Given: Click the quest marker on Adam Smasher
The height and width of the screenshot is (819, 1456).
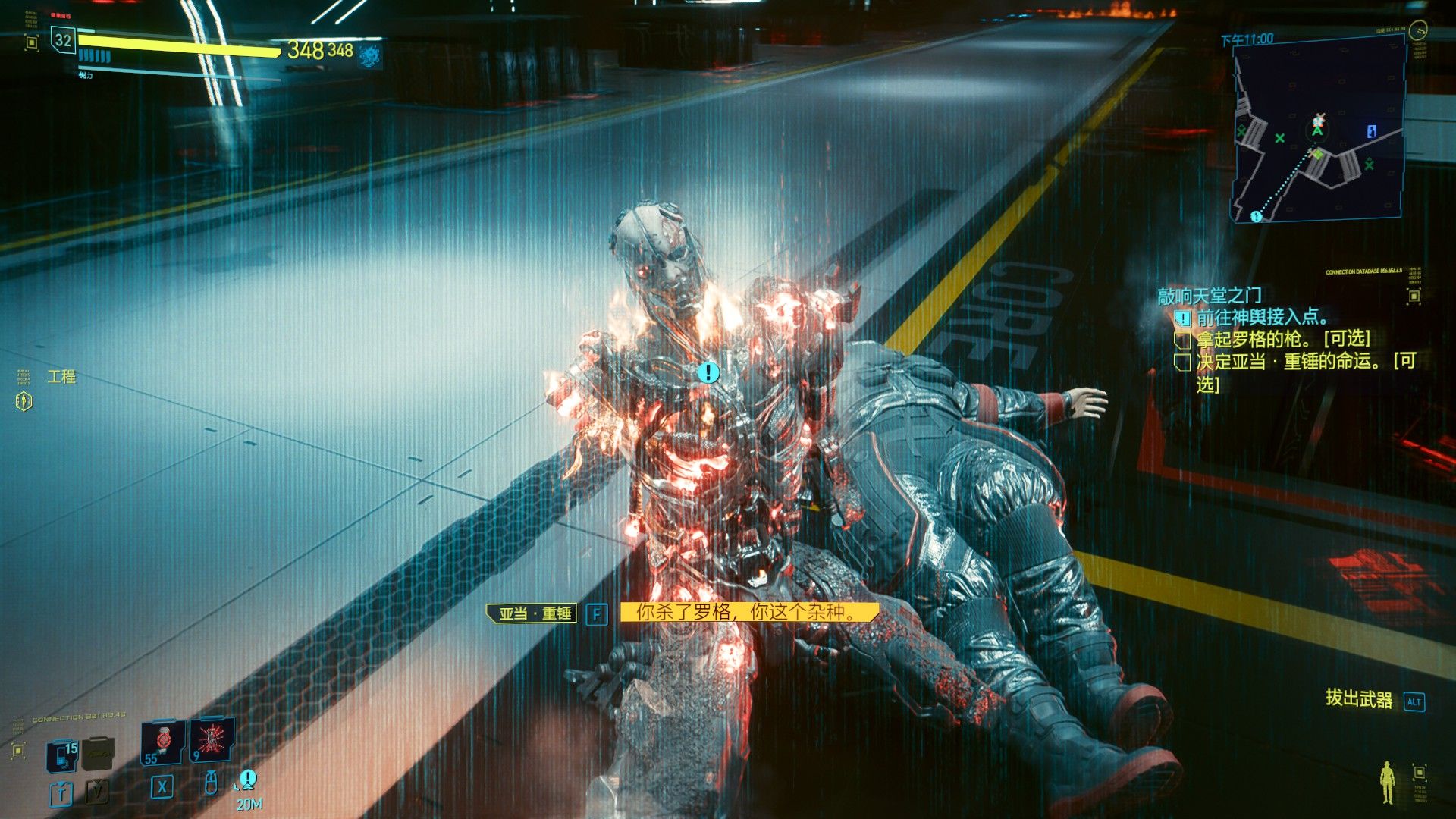Looking at the screenshot, I should pos(708,372).
